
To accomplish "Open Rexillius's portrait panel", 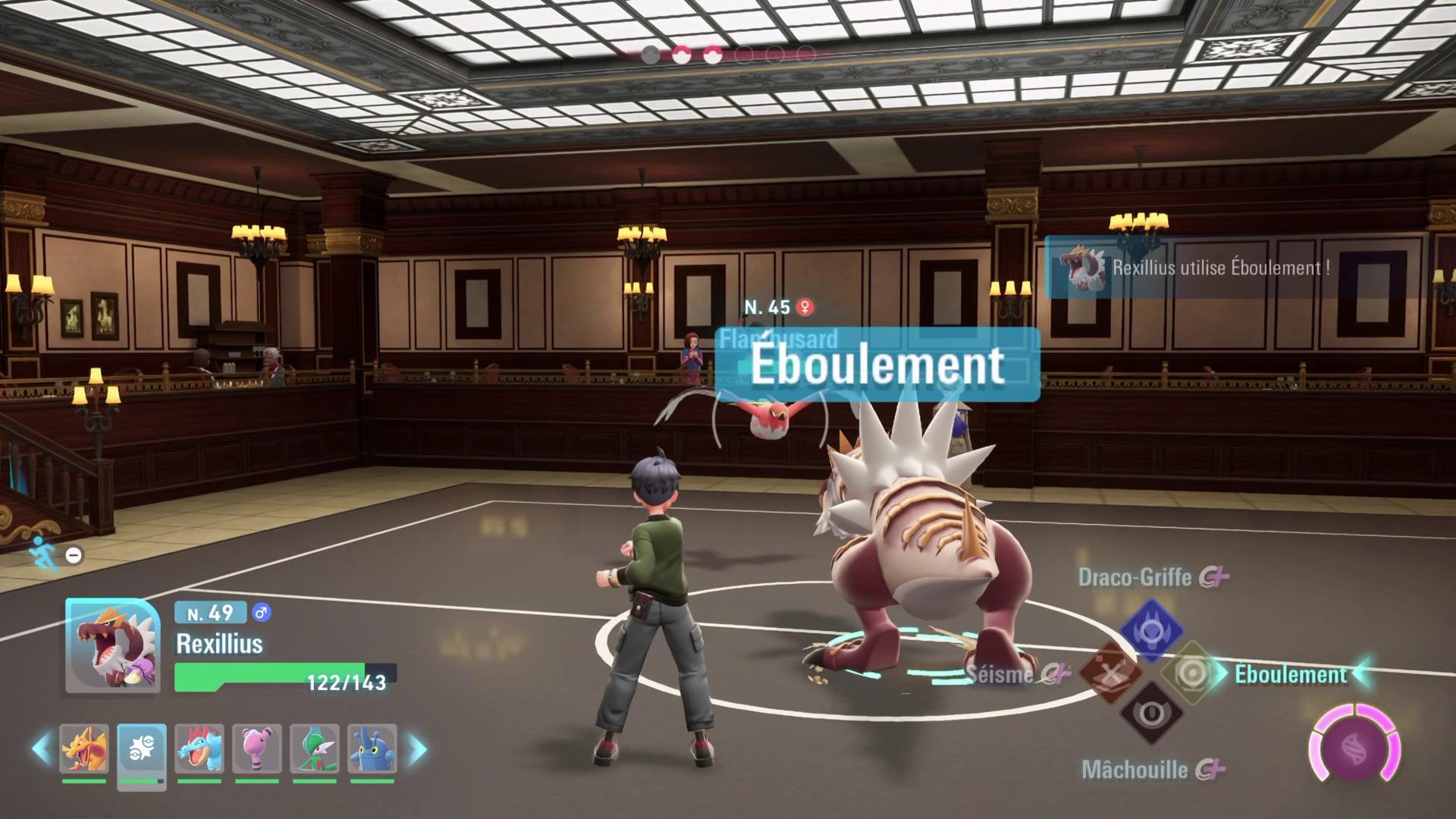I will [113, 645].
